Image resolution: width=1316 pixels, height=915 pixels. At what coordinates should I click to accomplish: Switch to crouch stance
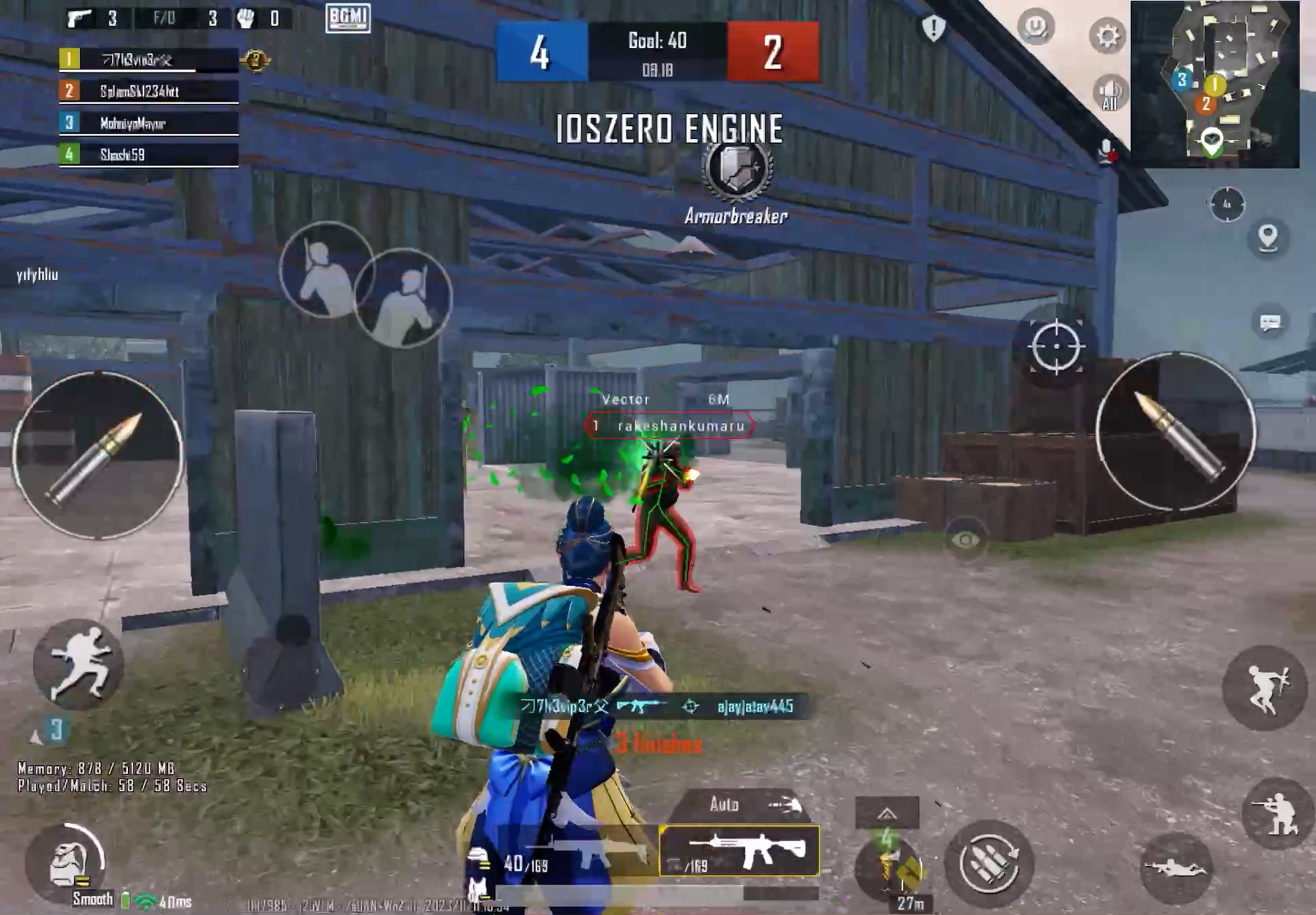pyautogui.click(x=1277, y=813)
